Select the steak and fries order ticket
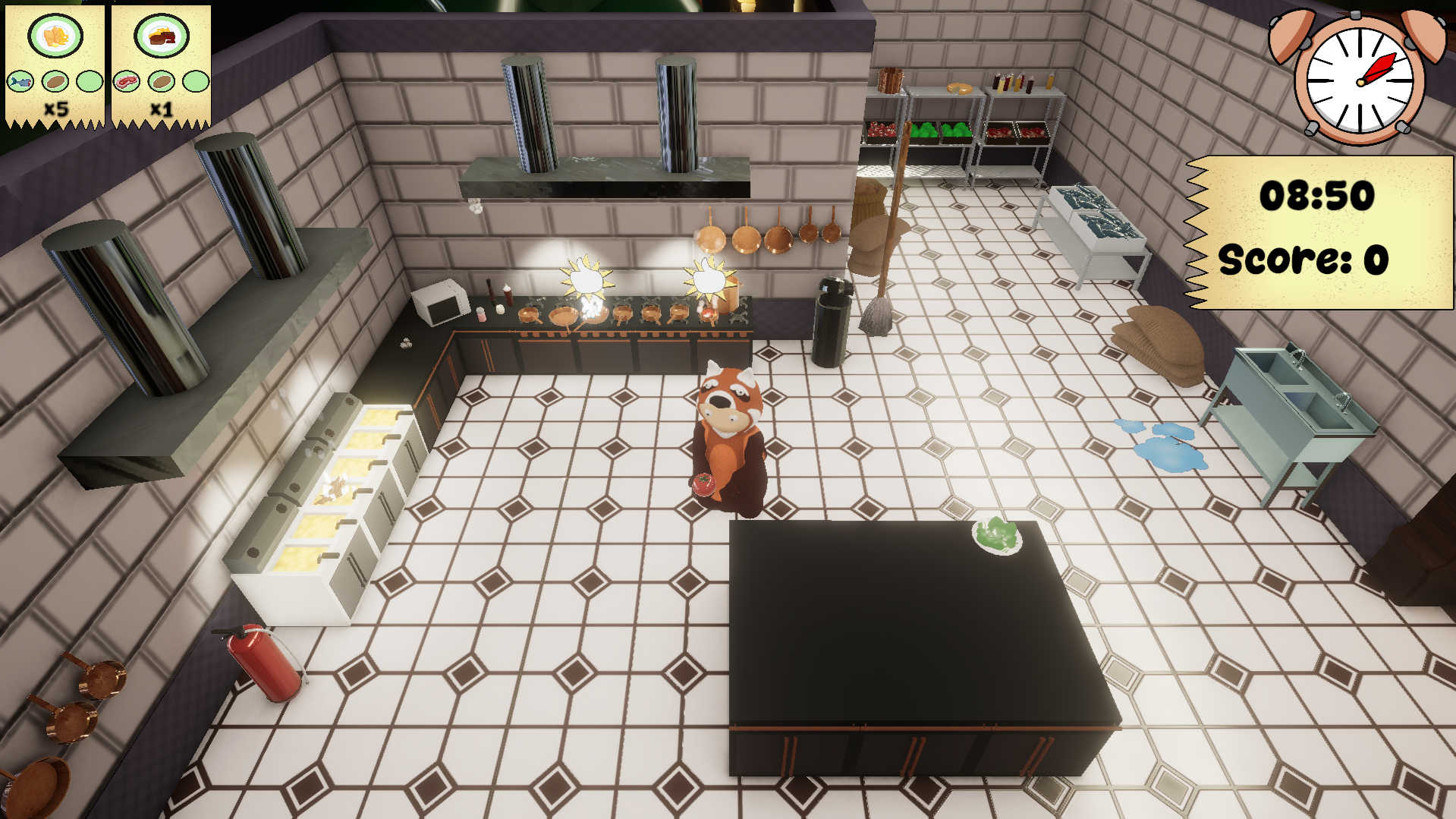The width and height of the screenshot is (1456, 819). point(161,67)
